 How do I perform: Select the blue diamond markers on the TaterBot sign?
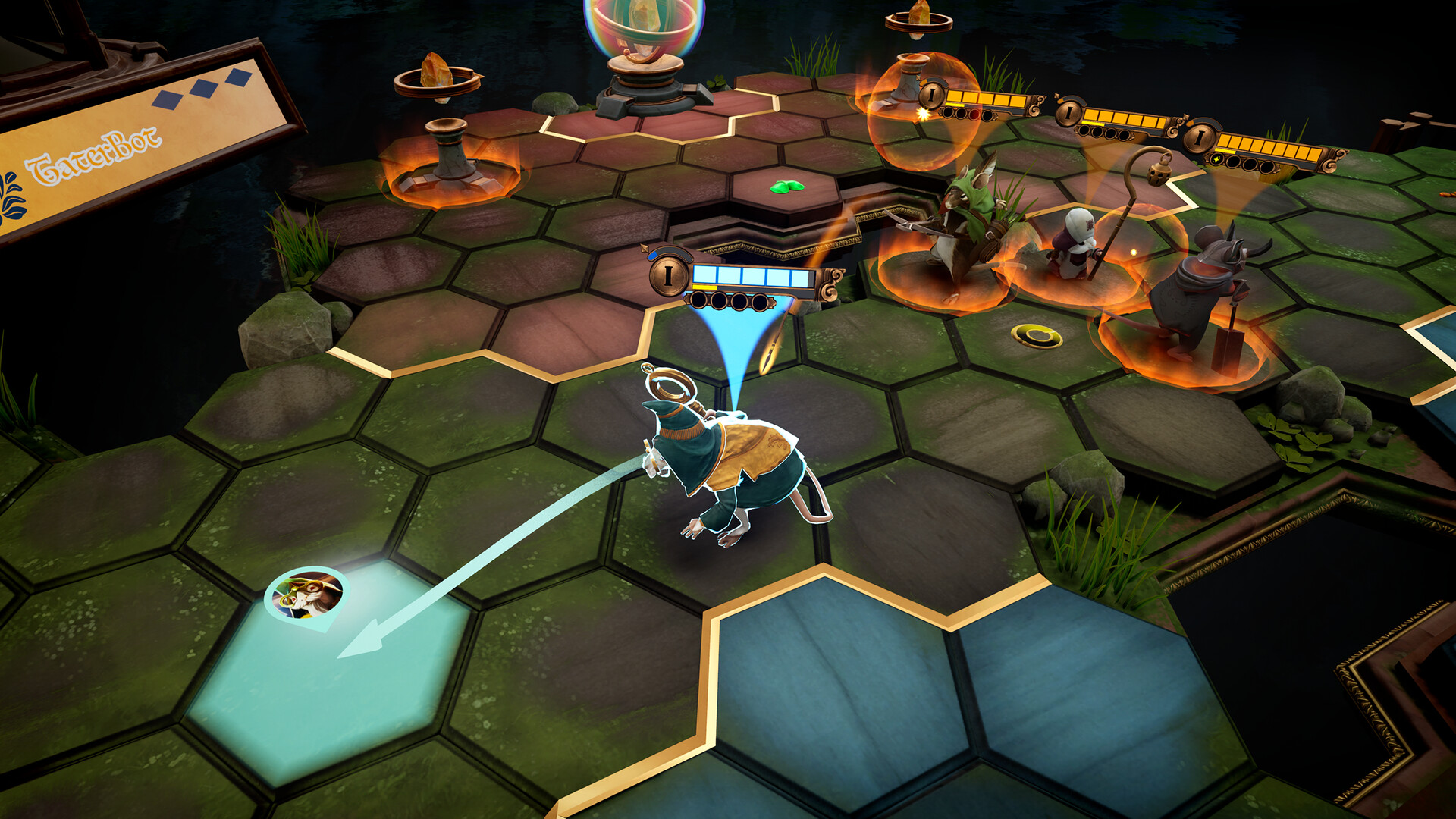point(203,87)
